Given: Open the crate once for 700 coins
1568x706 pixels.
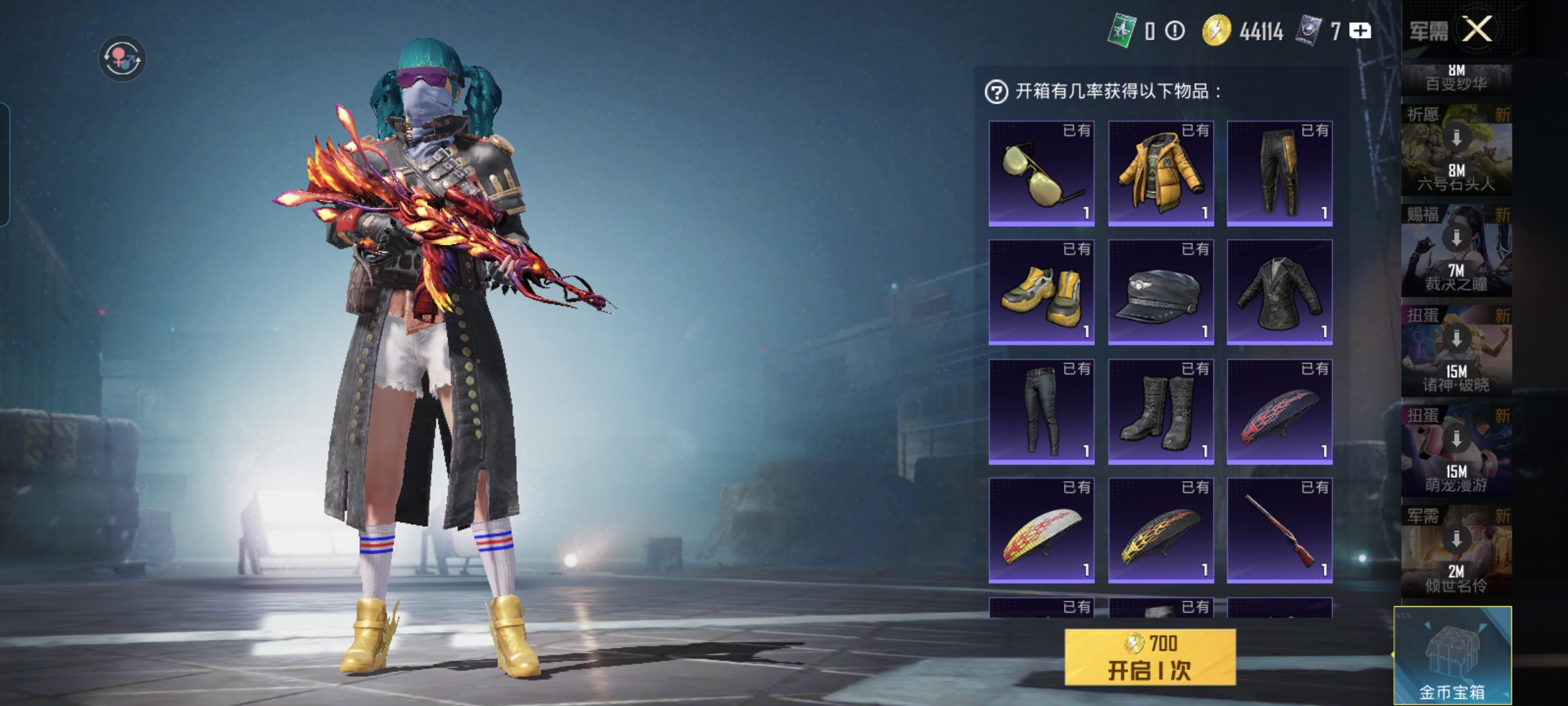Looking at the screenshot, I should [x=1150, y=657].
